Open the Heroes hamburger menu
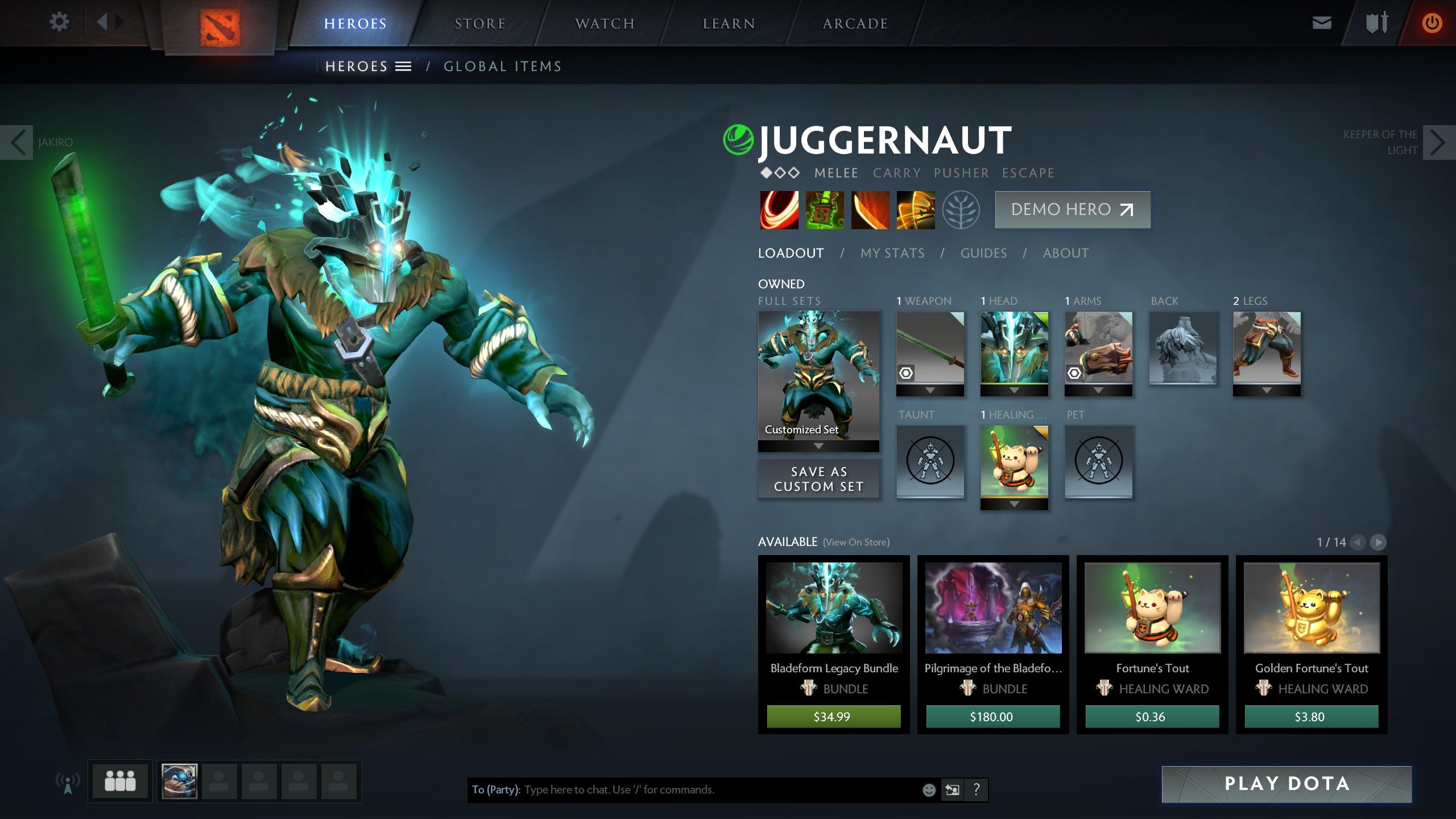1456x819 pixels. pyautogui.click(x=403, y=66)
